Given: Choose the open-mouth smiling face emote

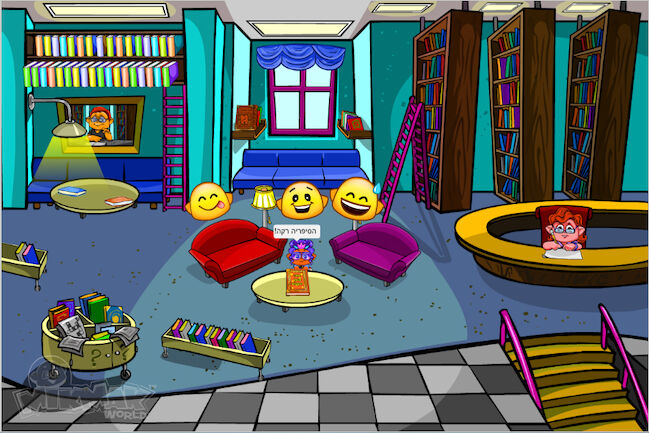Looking at the screenshot, I should tap(301, 201).
